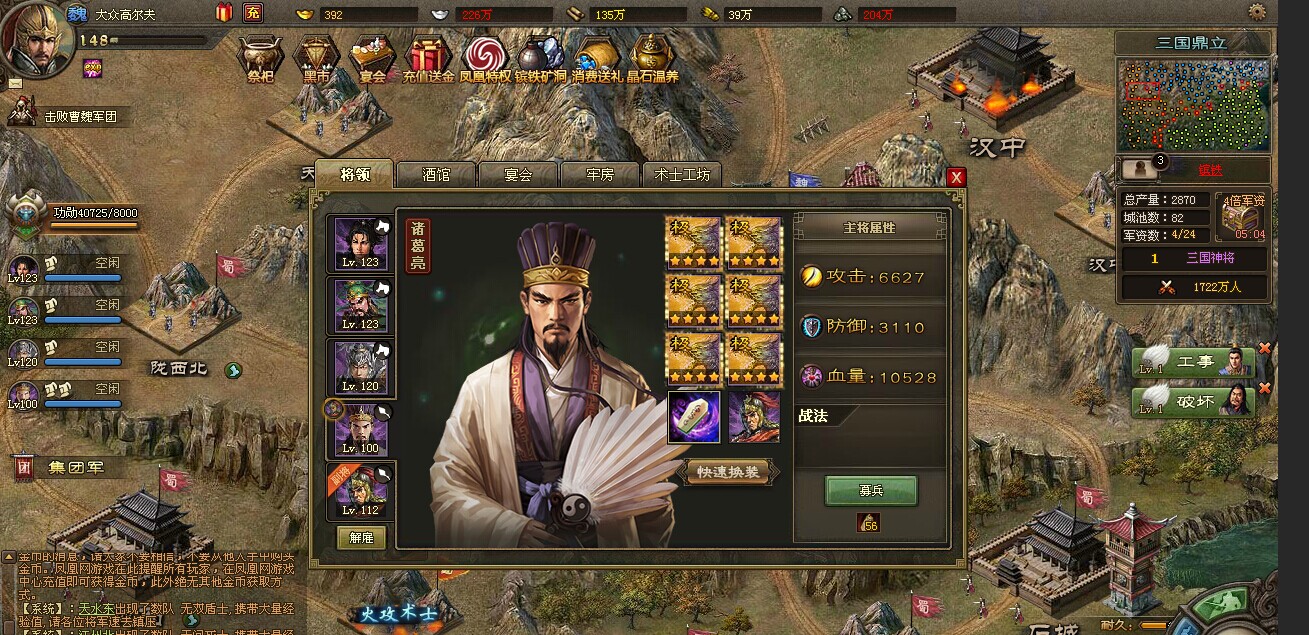Click the 三国鼎立 minimap

point(1195,105)
